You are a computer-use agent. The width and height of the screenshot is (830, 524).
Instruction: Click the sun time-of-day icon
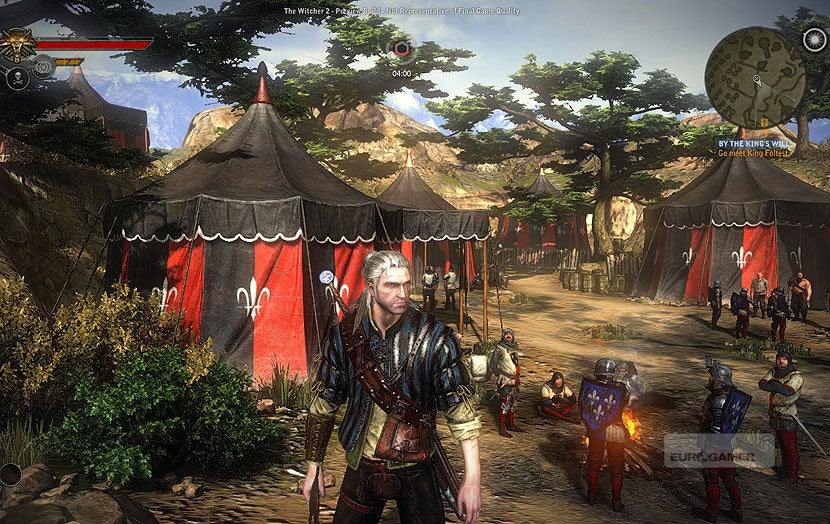coord(814,40)
